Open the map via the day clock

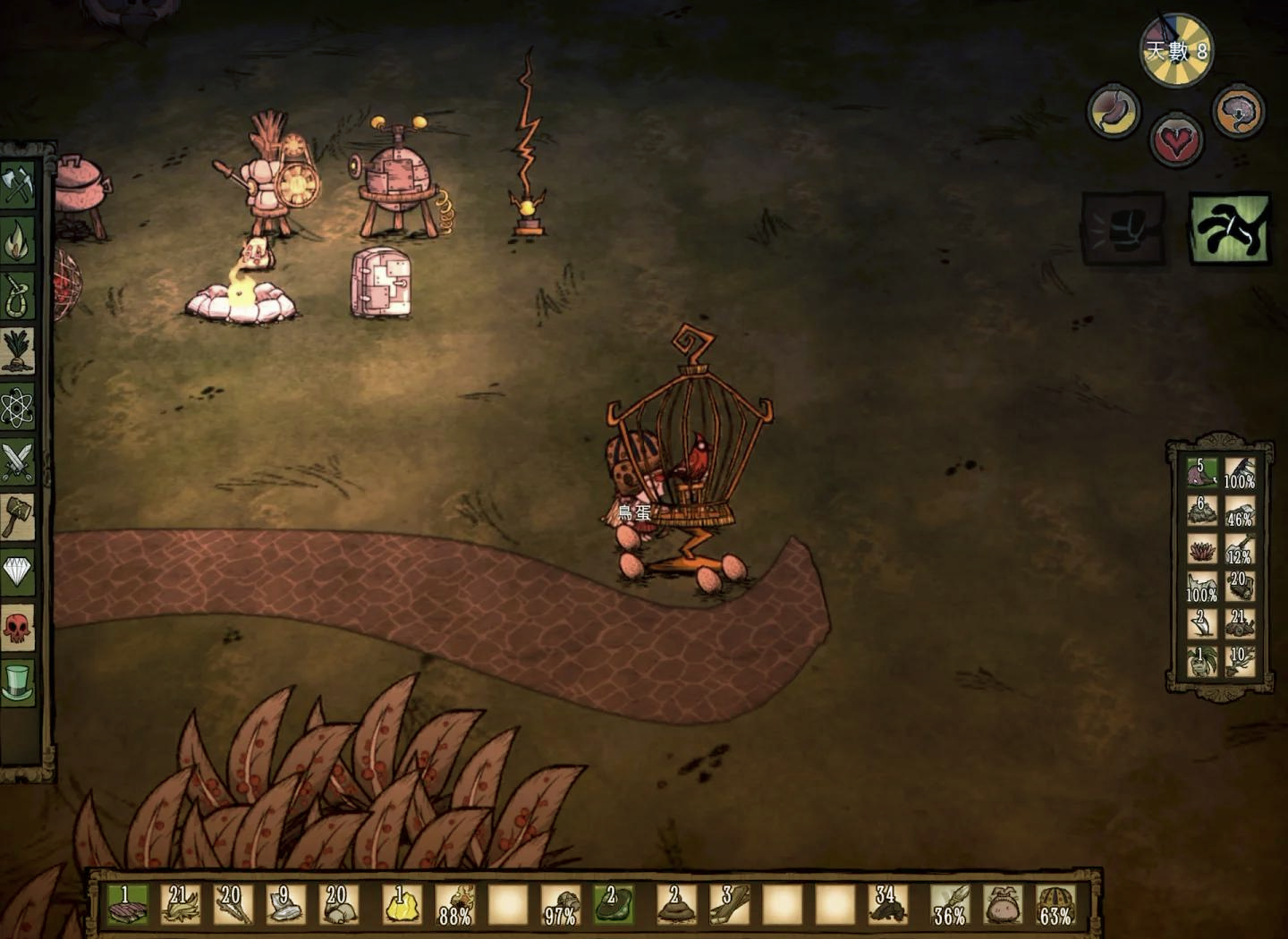(x=1175, y=50)
